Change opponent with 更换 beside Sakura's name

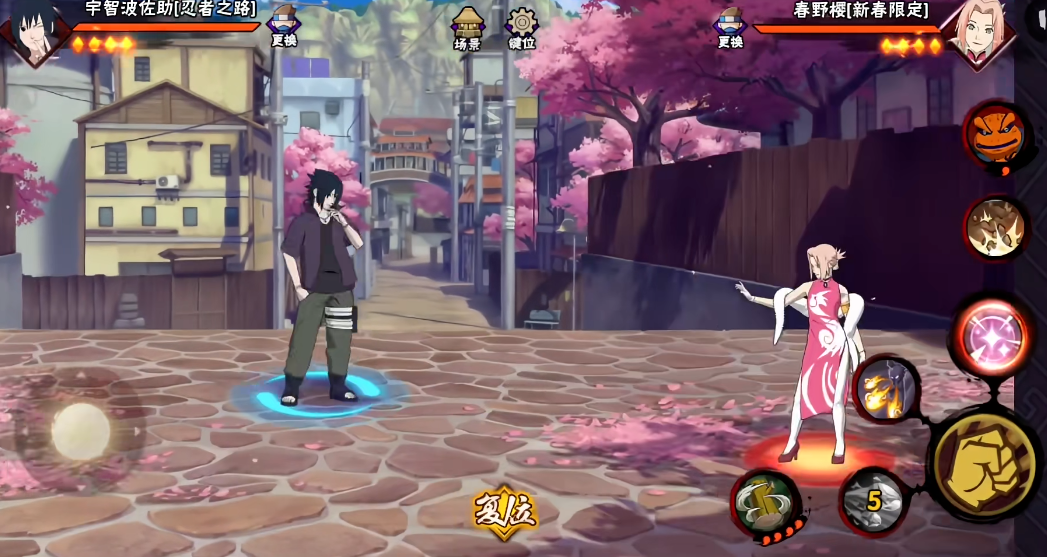(x=730, y=27)
